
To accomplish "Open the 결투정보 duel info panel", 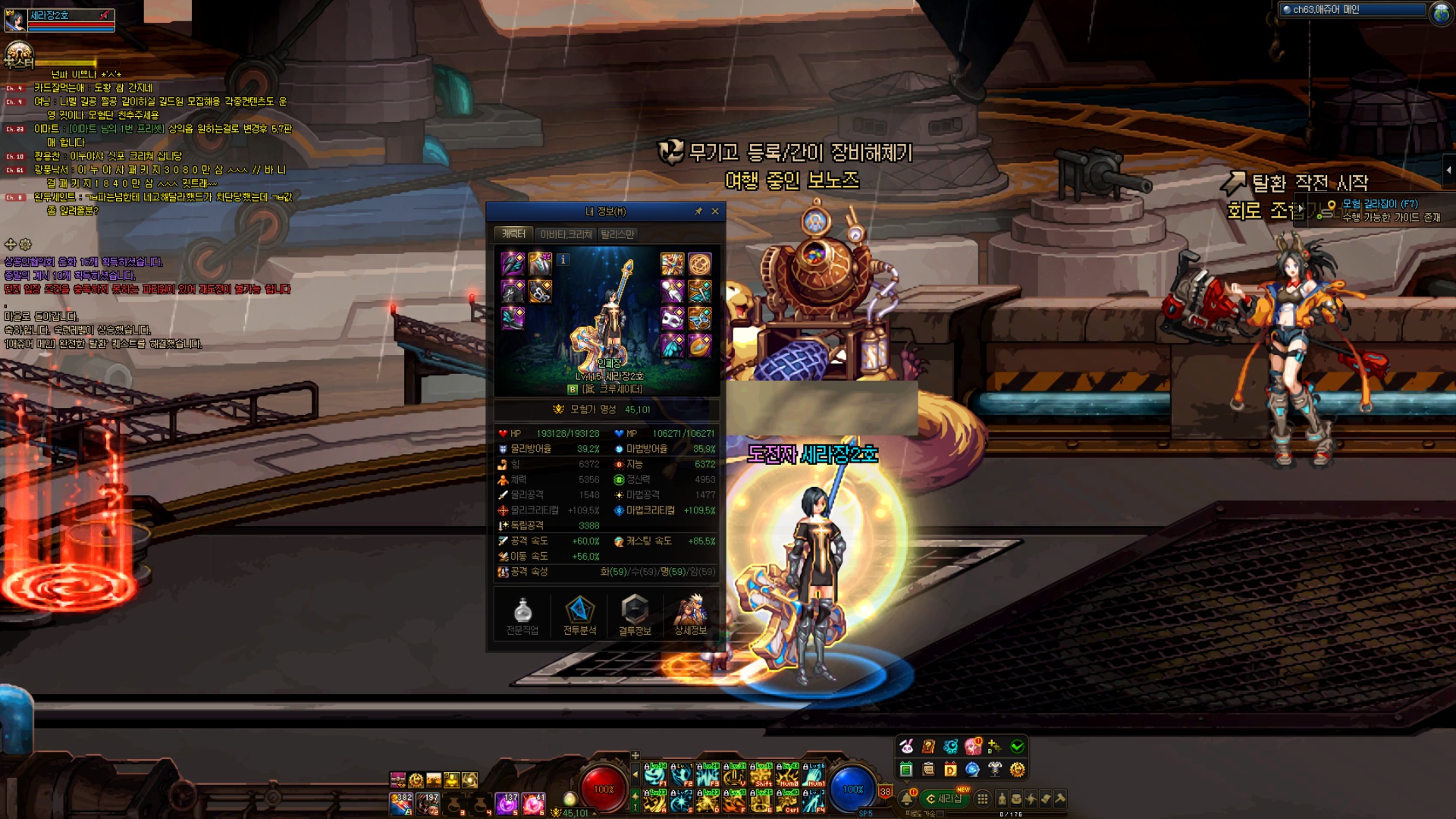I will [635, 614].
